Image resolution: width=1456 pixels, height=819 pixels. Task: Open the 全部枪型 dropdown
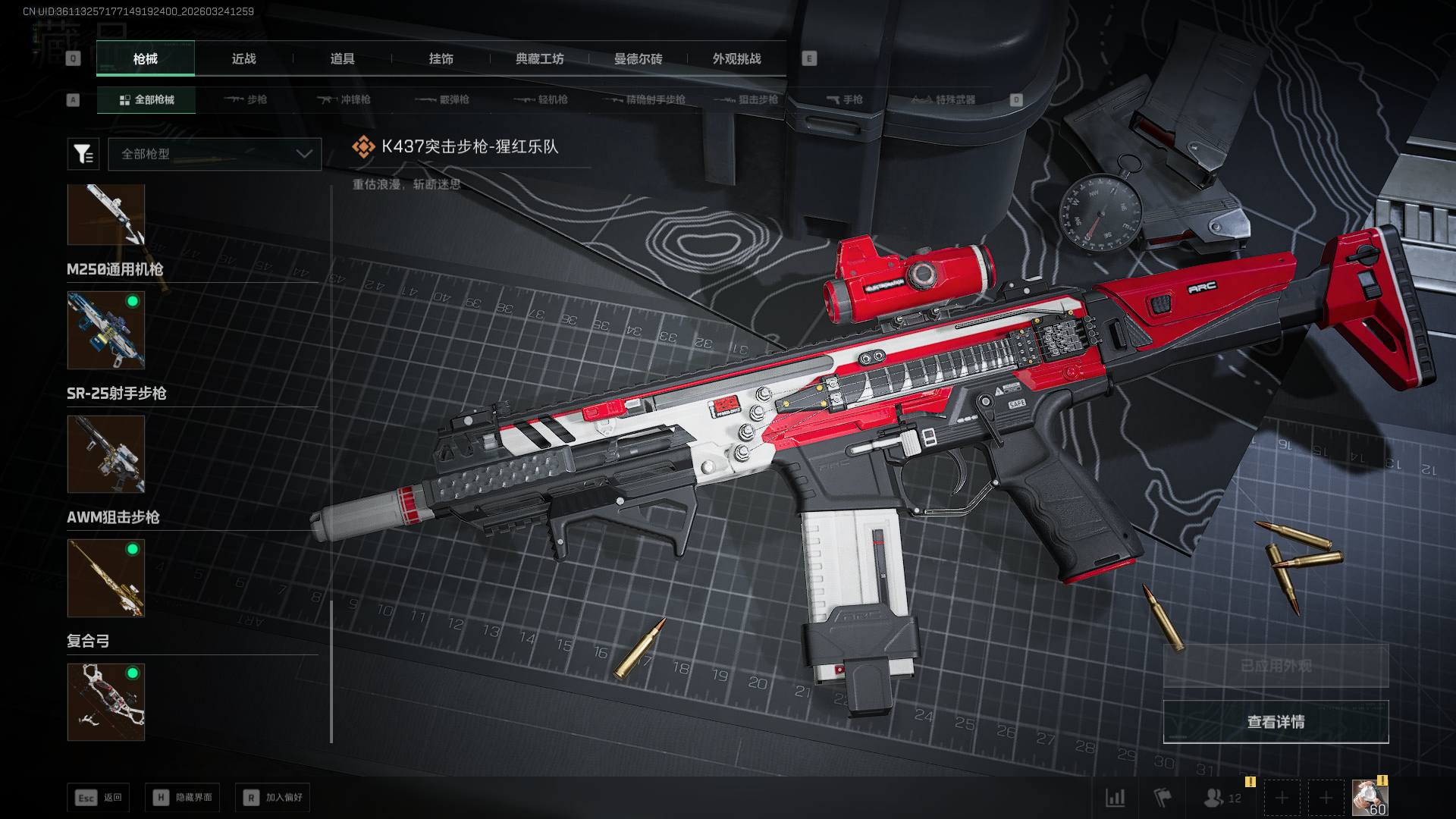pos(215,154)
